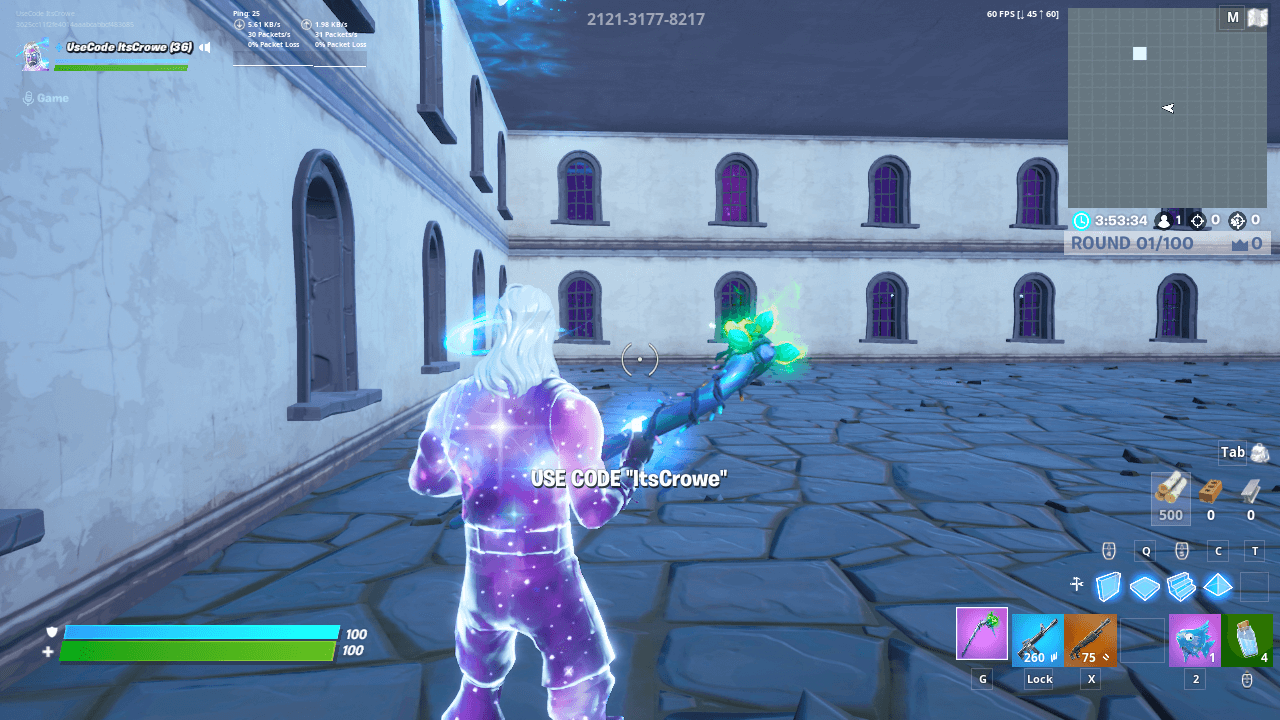Select the pyramid building piece
Screen dimensions: 1280x720
[x=1218, y=586]
